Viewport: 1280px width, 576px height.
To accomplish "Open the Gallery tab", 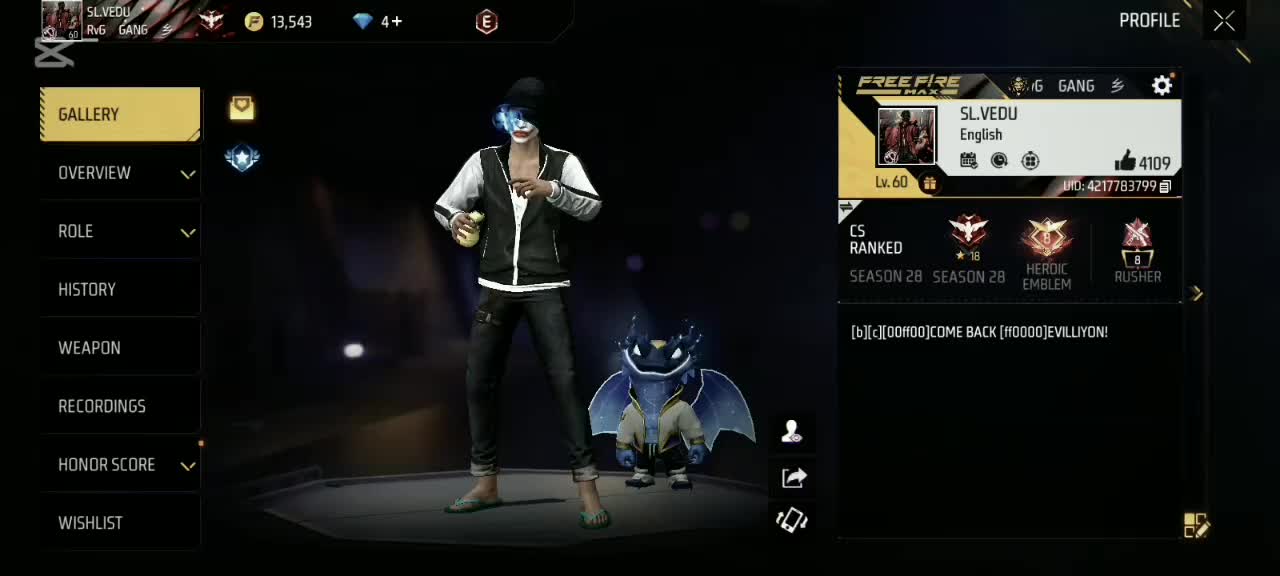I will click(120, 114).
